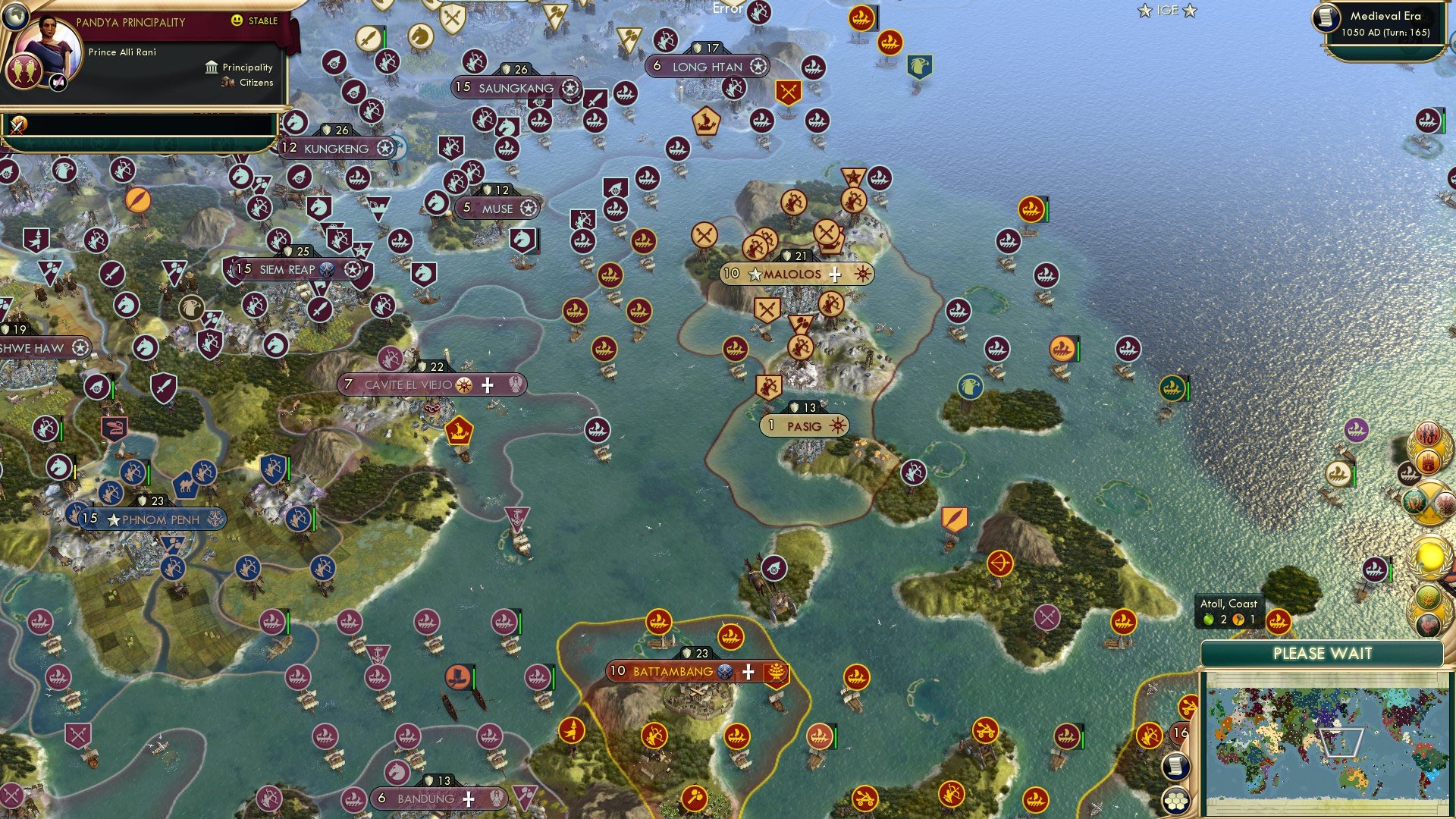
Task: Click the red castle city-state notification medallion
Action: pos(1427,461)
